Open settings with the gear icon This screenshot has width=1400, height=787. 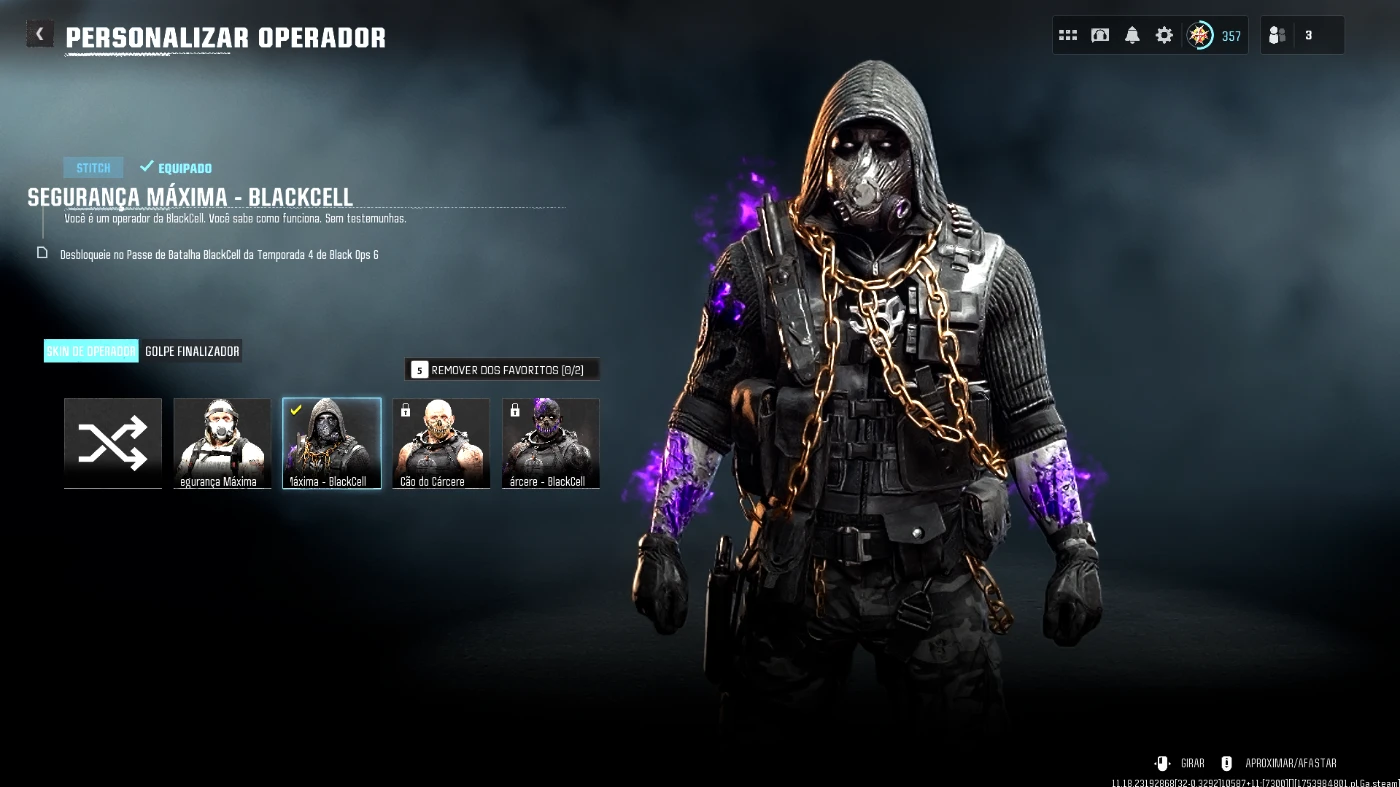[x=1164, y=36]
